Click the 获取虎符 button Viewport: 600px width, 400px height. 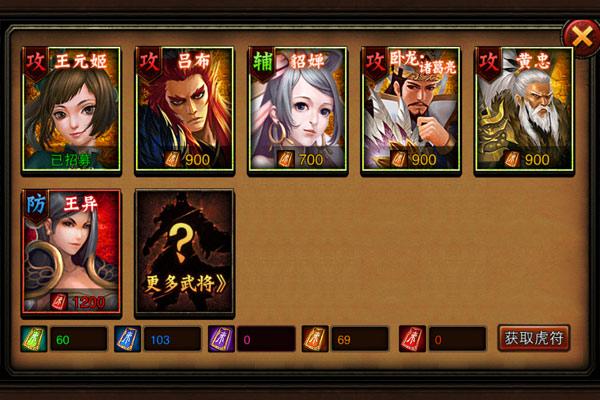pyautogui.click(x=534, y=338)
